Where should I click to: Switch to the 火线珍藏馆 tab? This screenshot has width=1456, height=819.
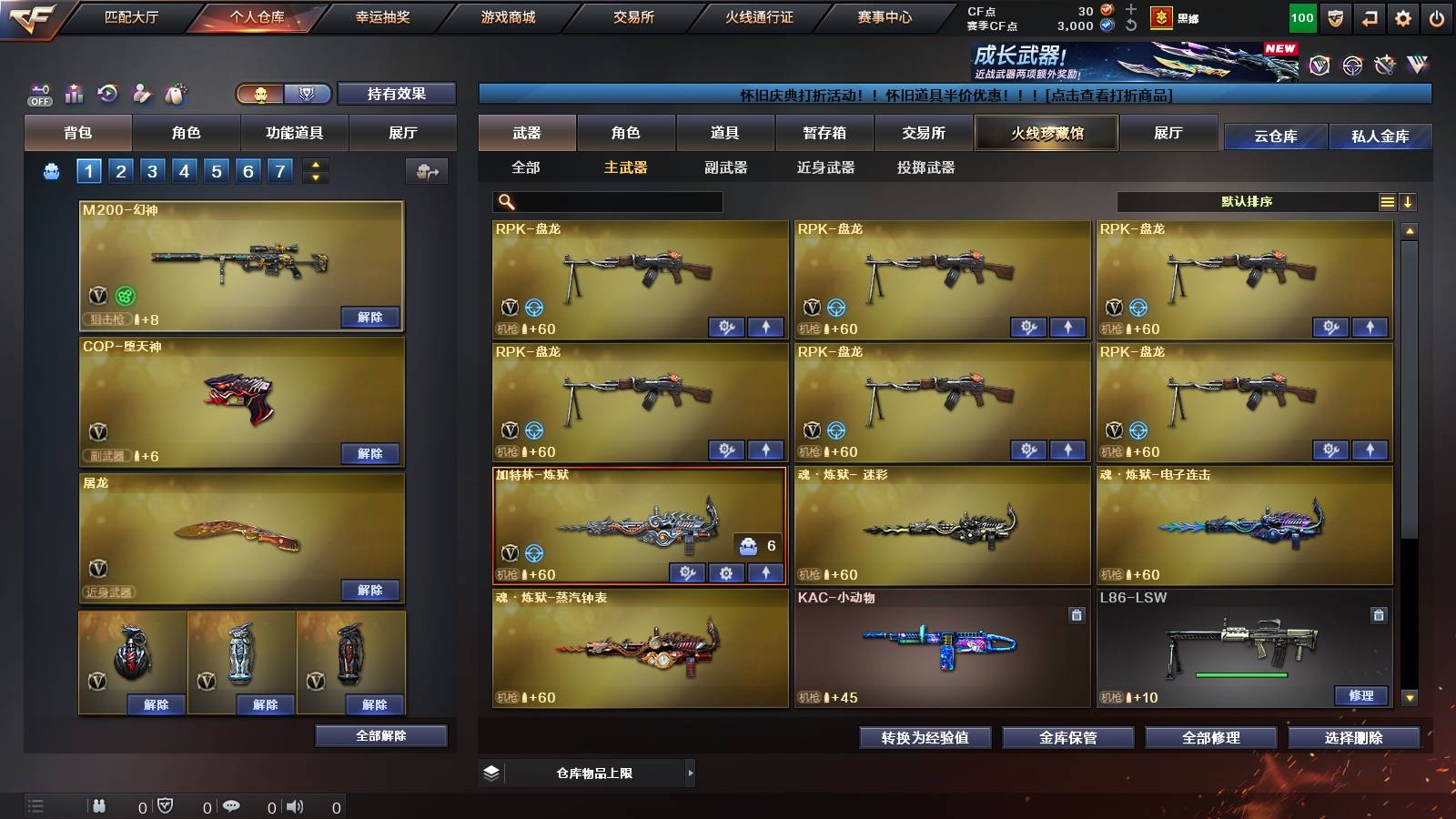coord(1046,133)
